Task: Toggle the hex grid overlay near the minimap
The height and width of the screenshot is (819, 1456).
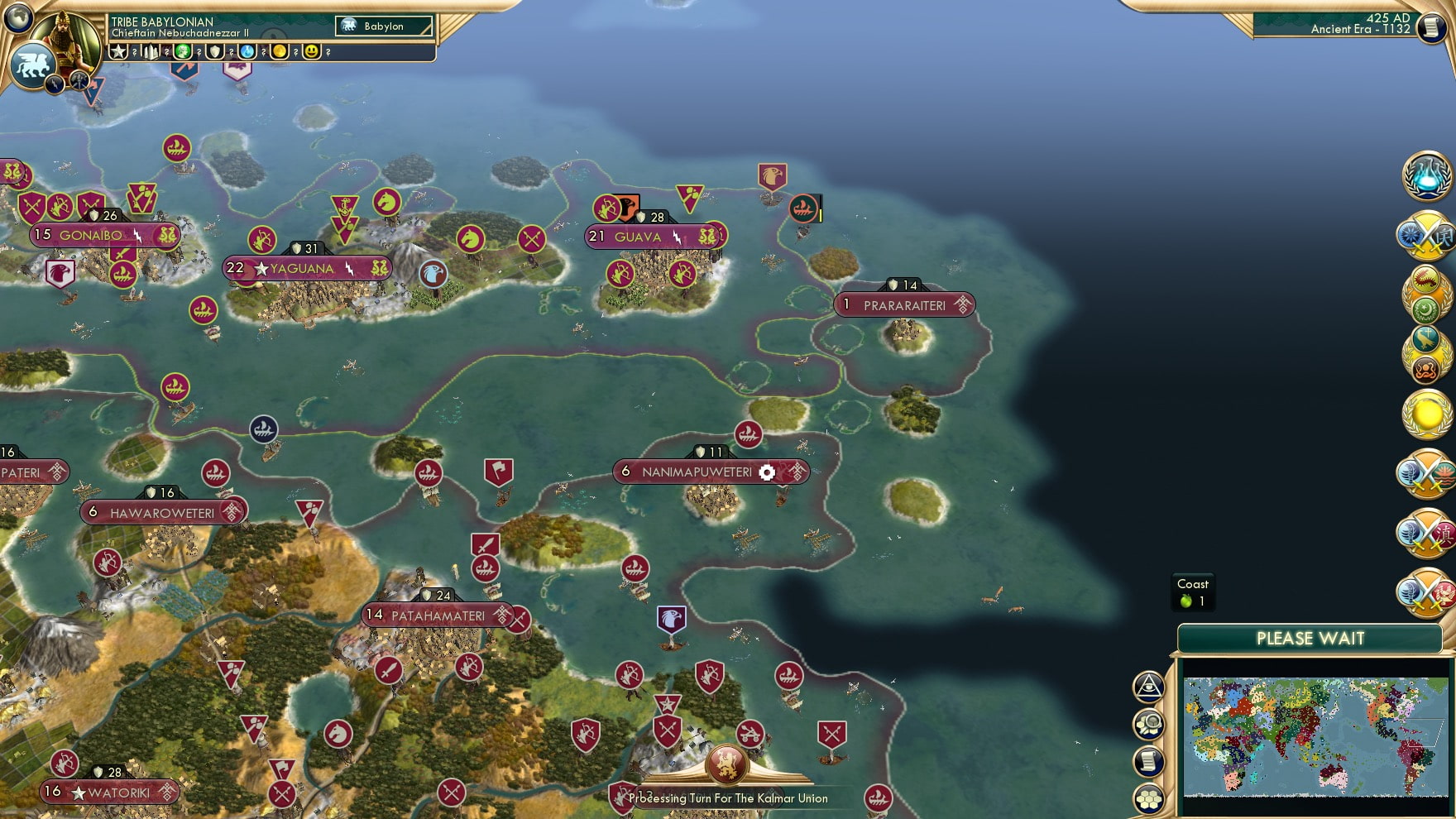Action: [x=1149, y=797]
